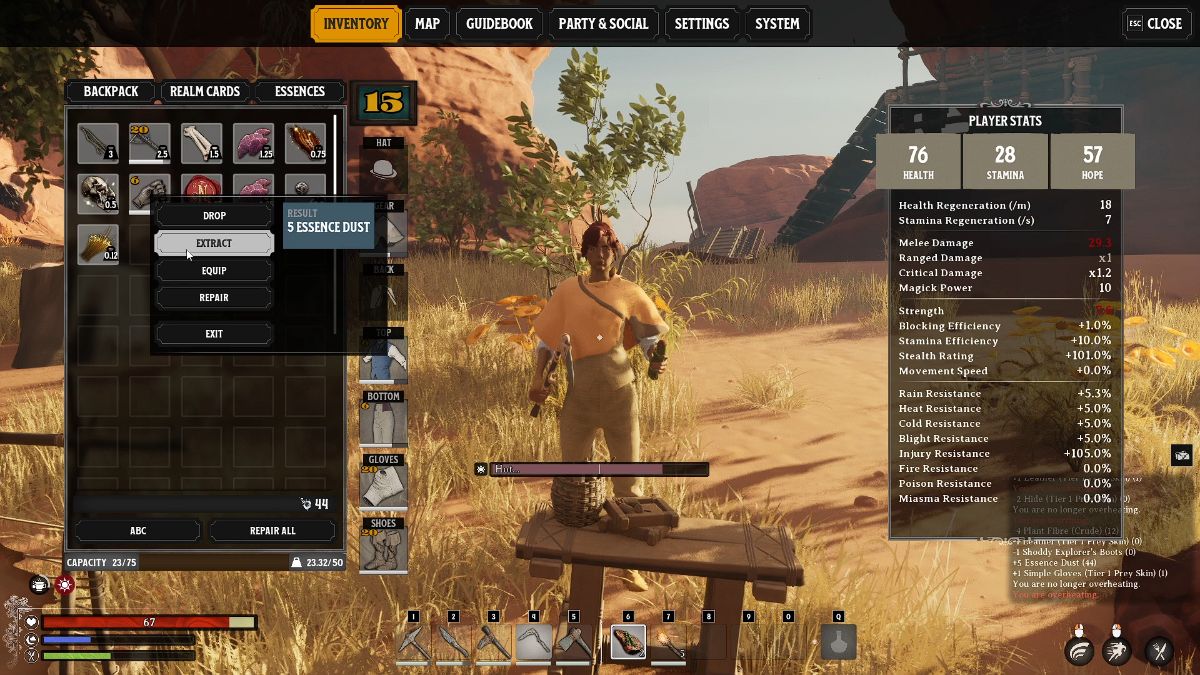This screenshot has height=675, width=1200.
Task: Select the hat equipment slot
Action: coord(383,164)
